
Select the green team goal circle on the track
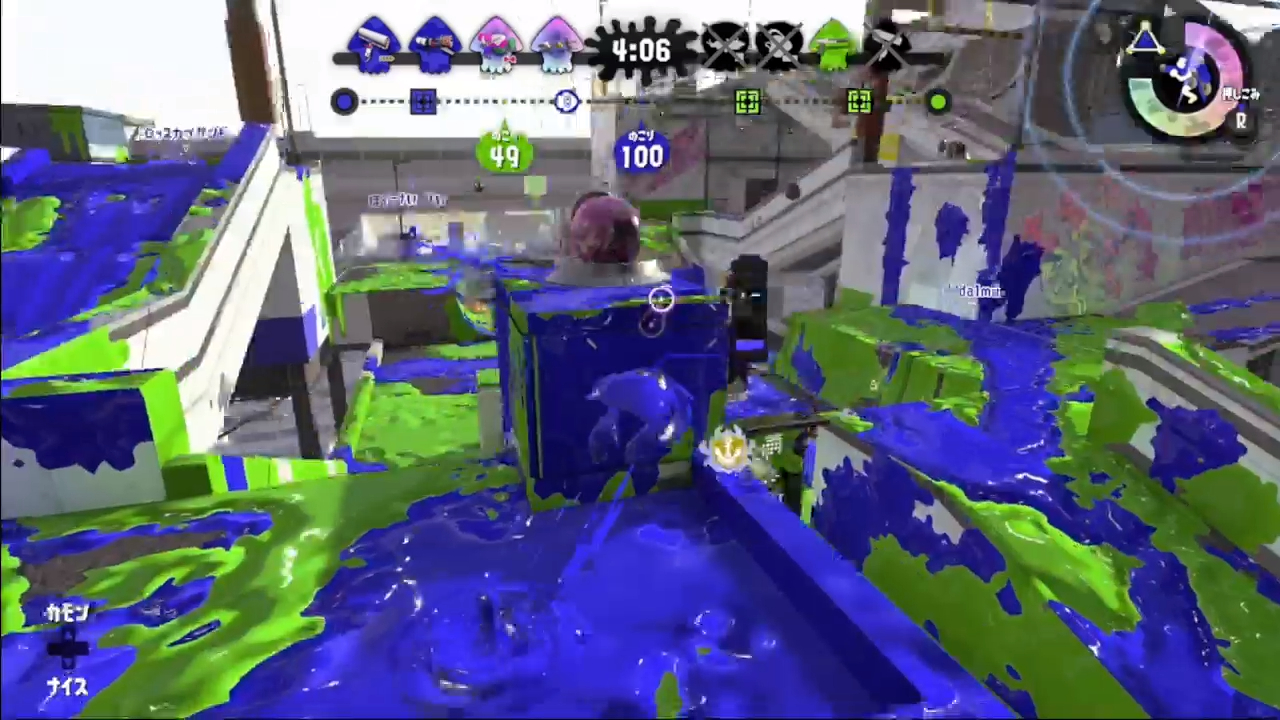(x=937, y=101)
